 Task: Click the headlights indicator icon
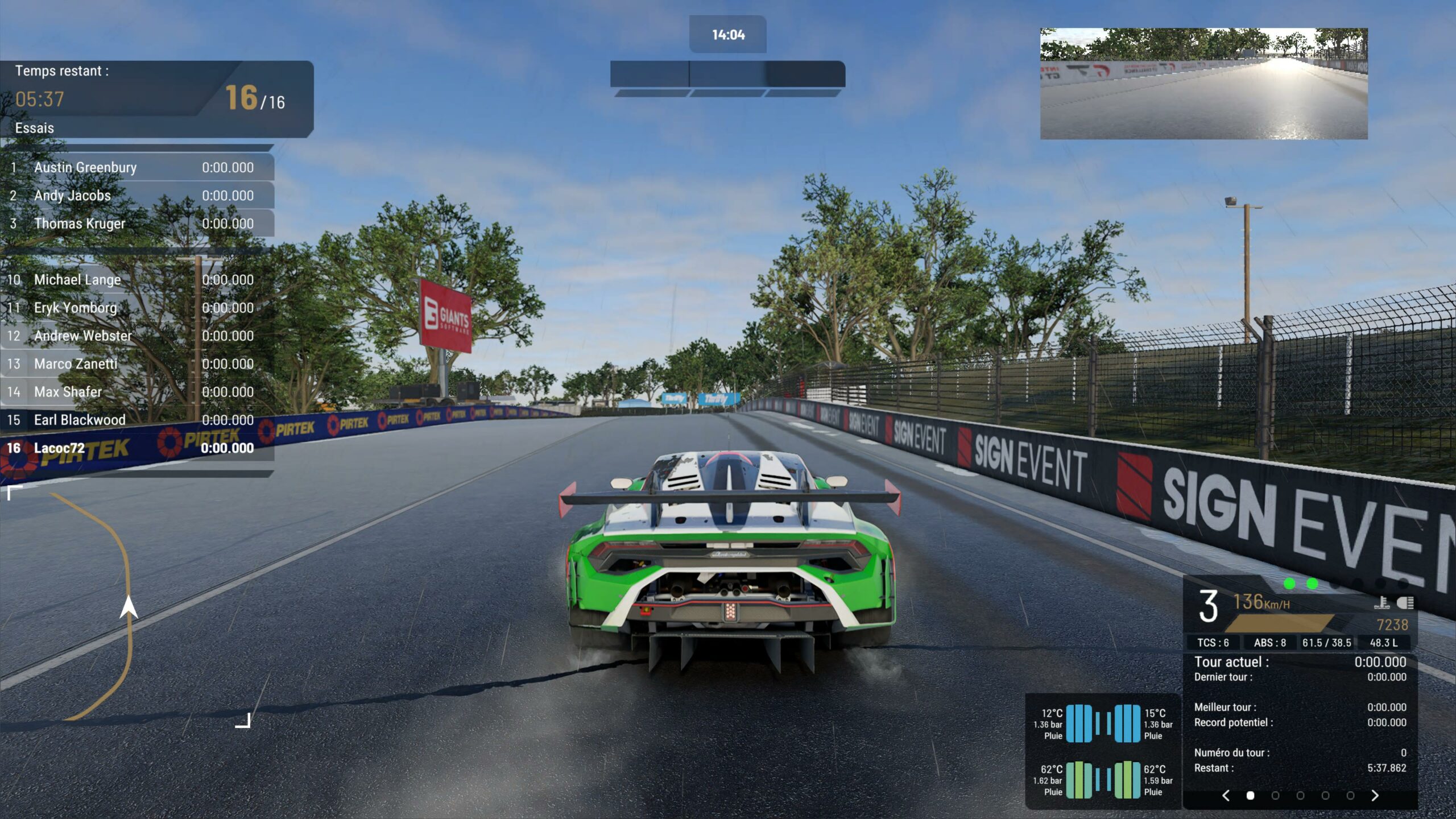pyautogui.click(x=1405, y=602)
